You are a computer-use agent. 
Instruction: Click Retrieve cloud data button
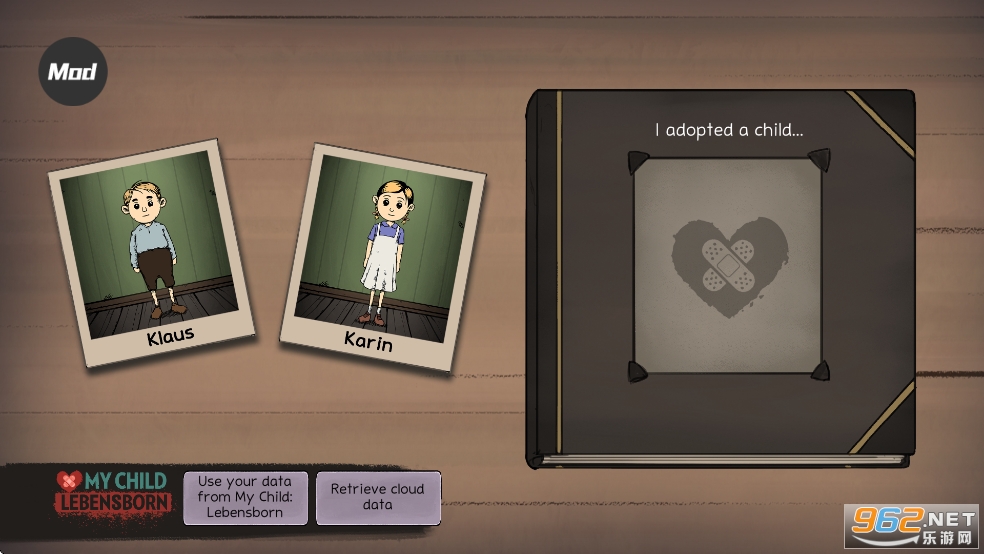click(378, 497)
